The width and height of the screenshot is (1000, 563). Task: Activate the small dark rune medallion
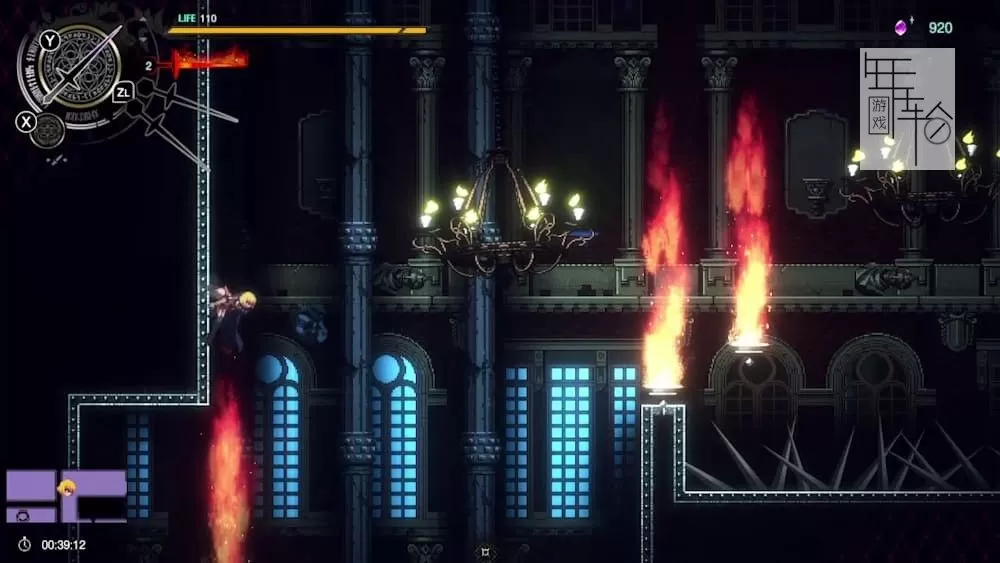tap(48, 128)
